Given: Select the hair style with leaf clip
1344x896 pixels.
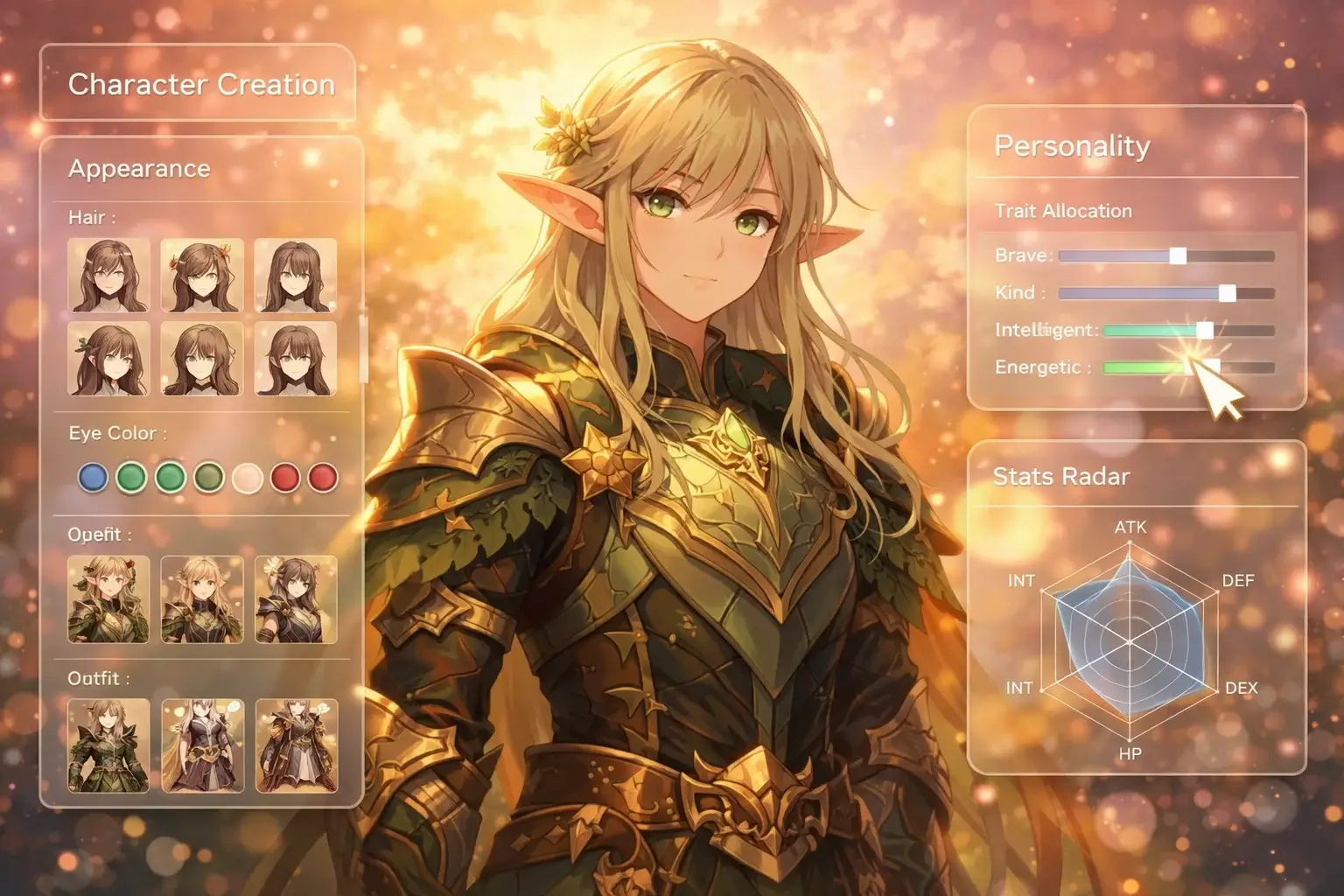Looking at the screenshot, I should [108, 359].
